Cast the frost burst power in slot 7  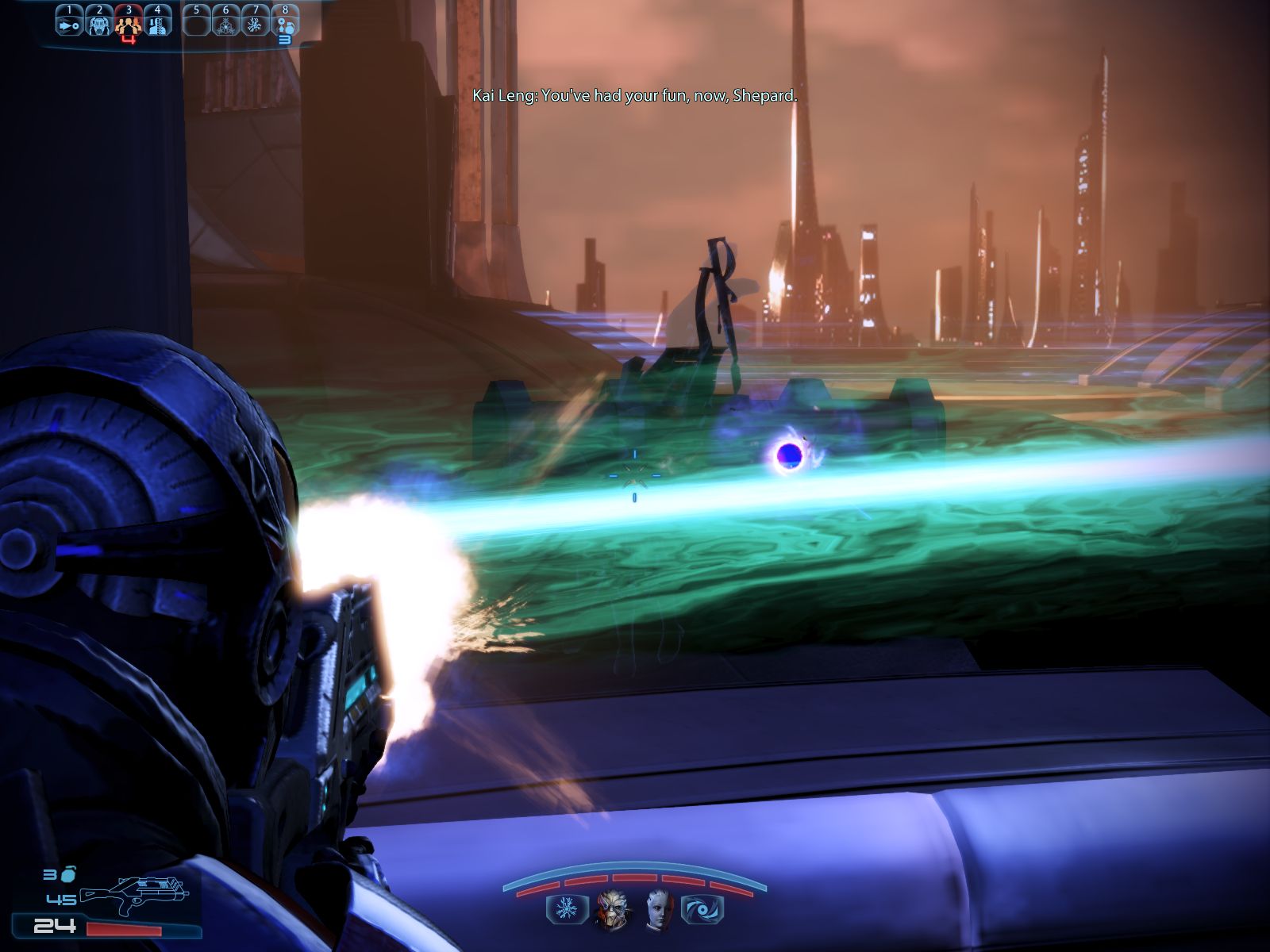256,25
